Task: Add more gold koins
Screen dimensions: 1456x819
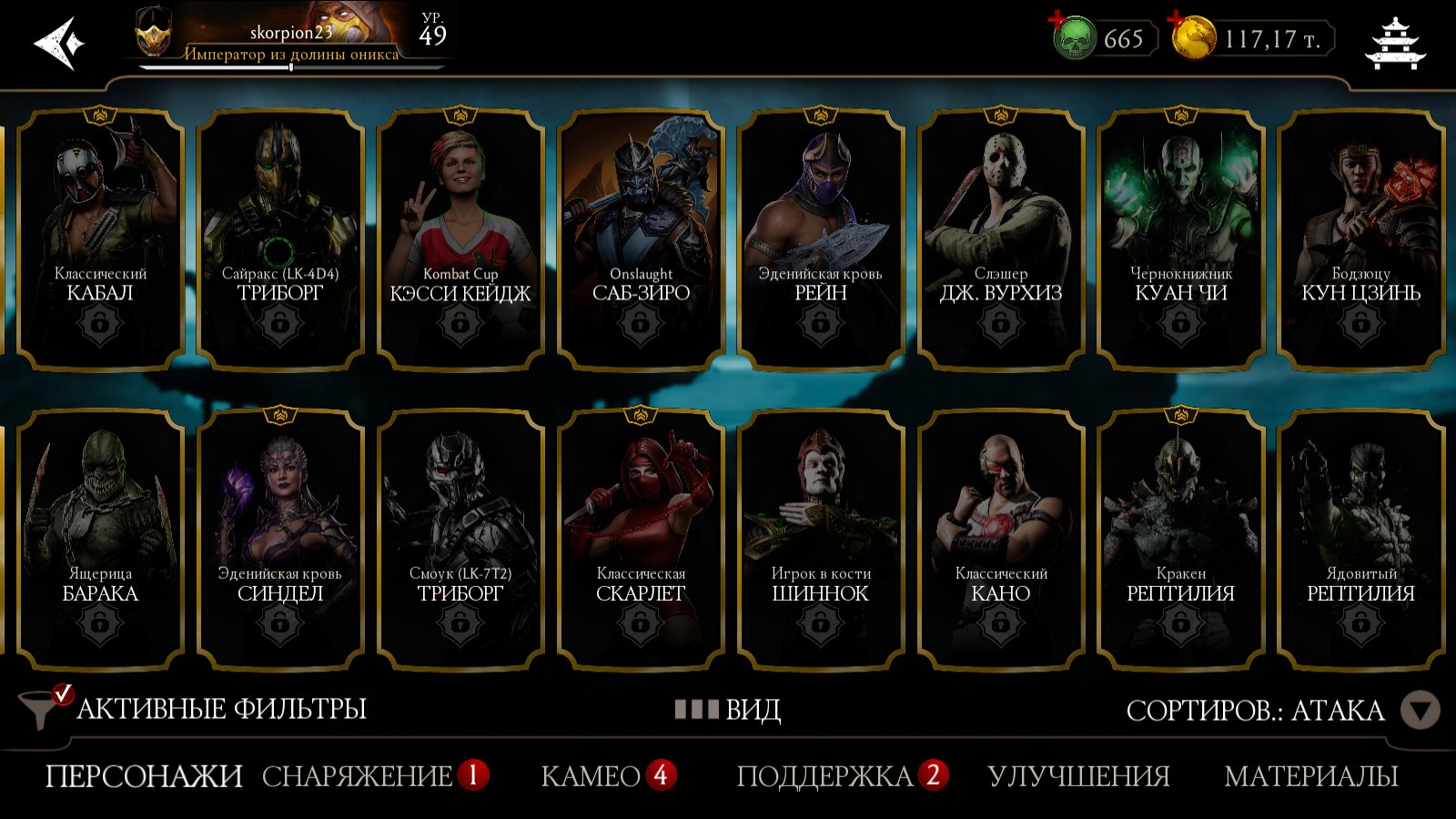Action: (x=1193, y=38)
